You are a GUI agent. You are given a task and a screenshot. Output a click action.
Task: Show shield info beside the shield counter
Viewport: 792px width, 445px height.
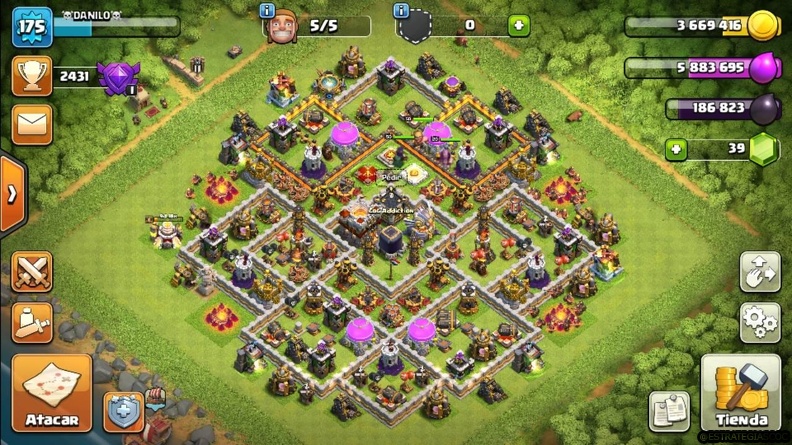tap(401, 11)
